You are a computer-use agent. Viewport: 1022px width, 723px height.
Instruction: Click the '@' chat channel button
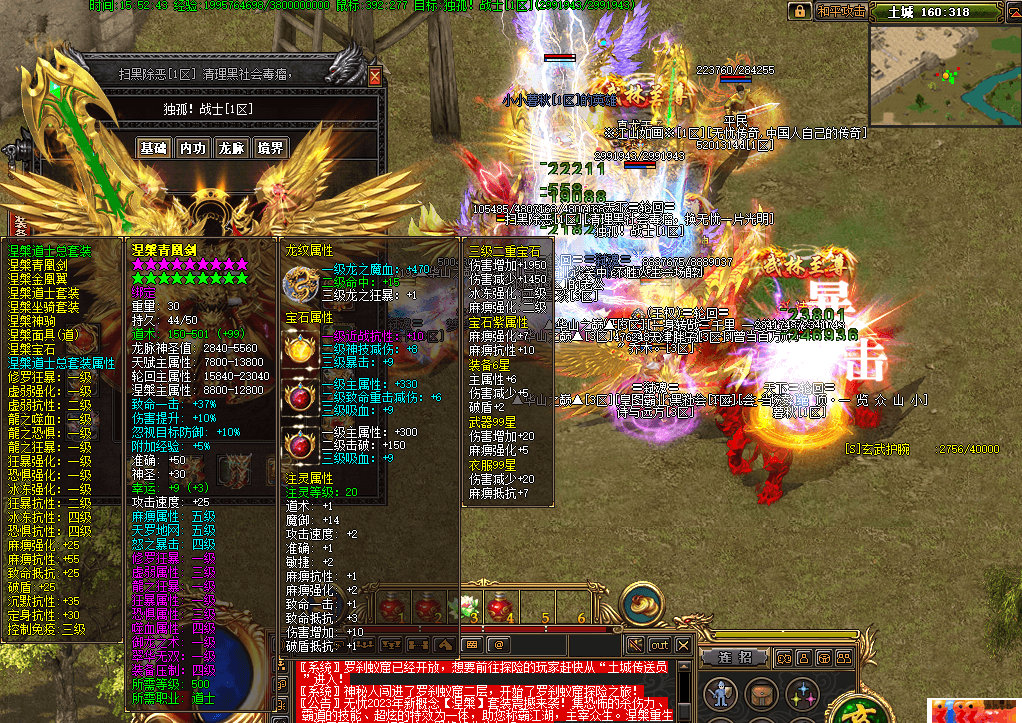tap(499, 645)
